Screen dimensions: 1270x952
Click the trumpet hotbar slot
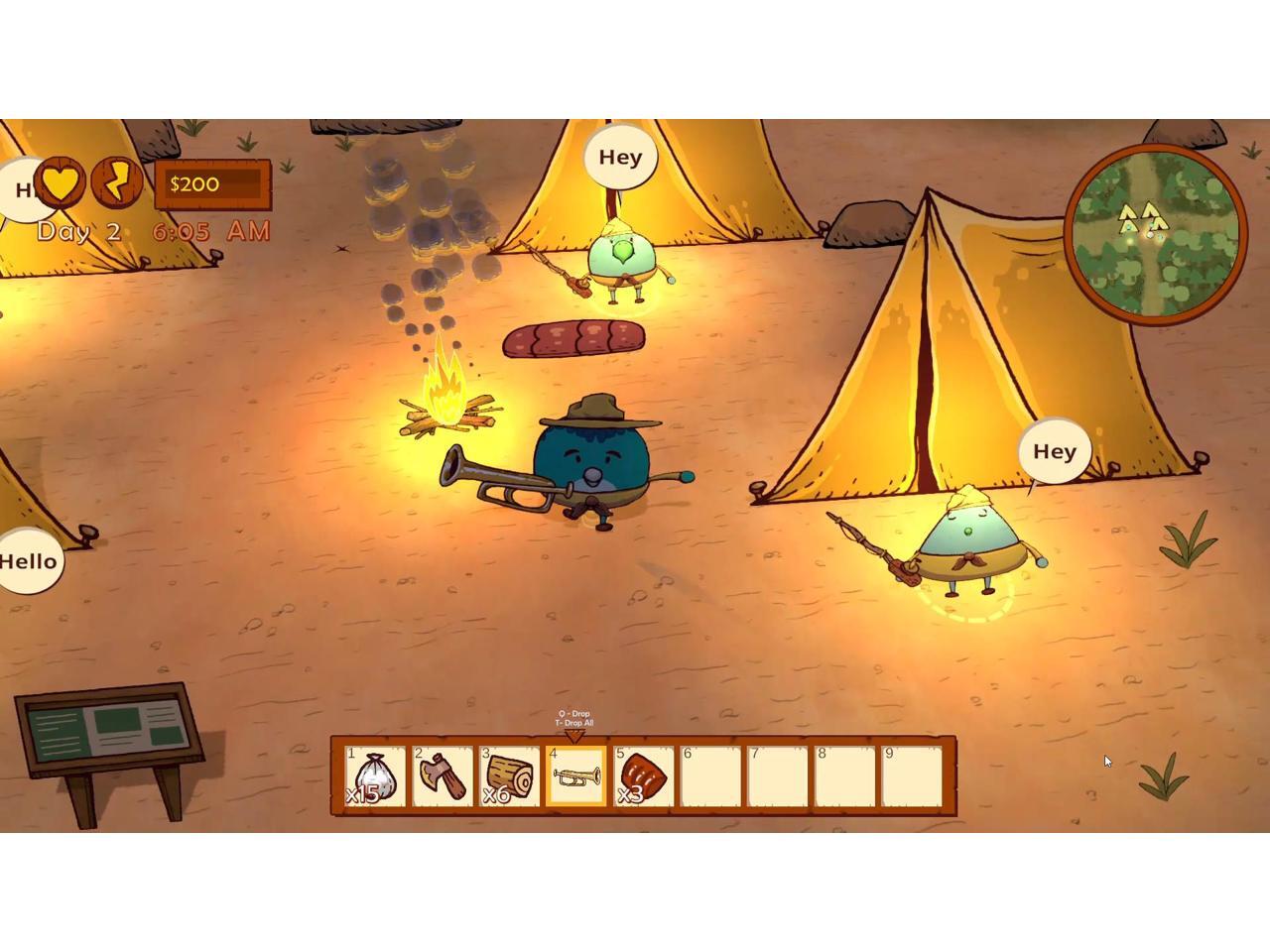coord(576,775)
